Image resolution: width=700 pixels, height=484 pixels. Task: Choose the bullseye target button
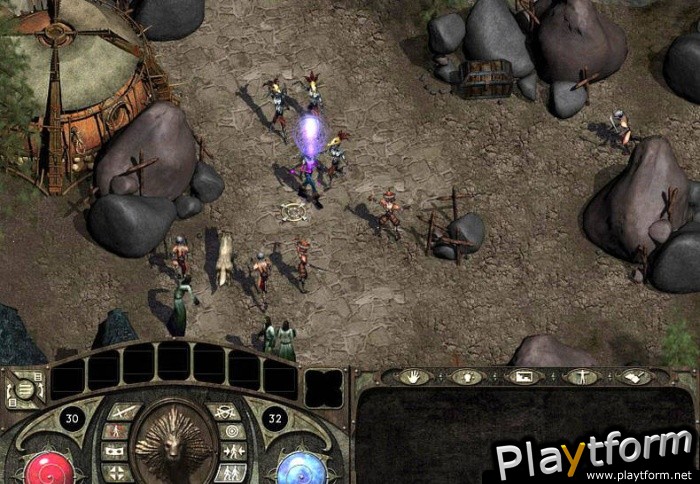[x=232, y=430]
